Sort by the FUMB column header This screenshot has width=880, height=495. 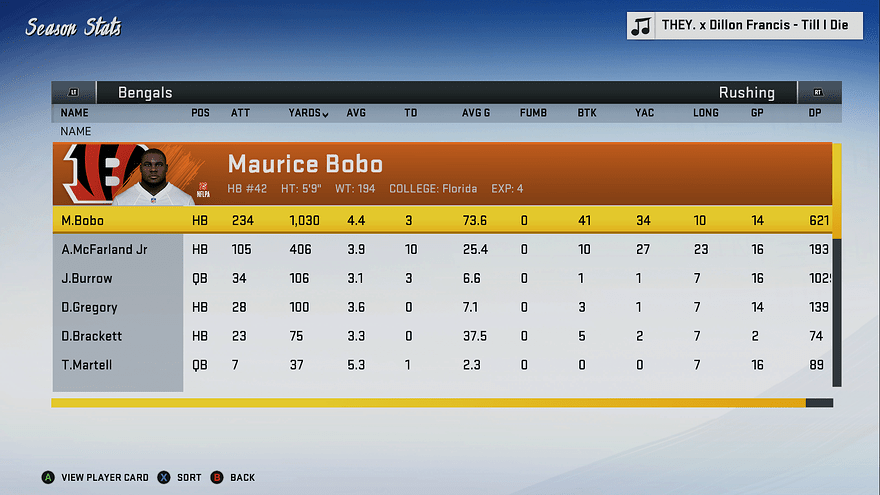pyautogui.click(x=533, y=113)
